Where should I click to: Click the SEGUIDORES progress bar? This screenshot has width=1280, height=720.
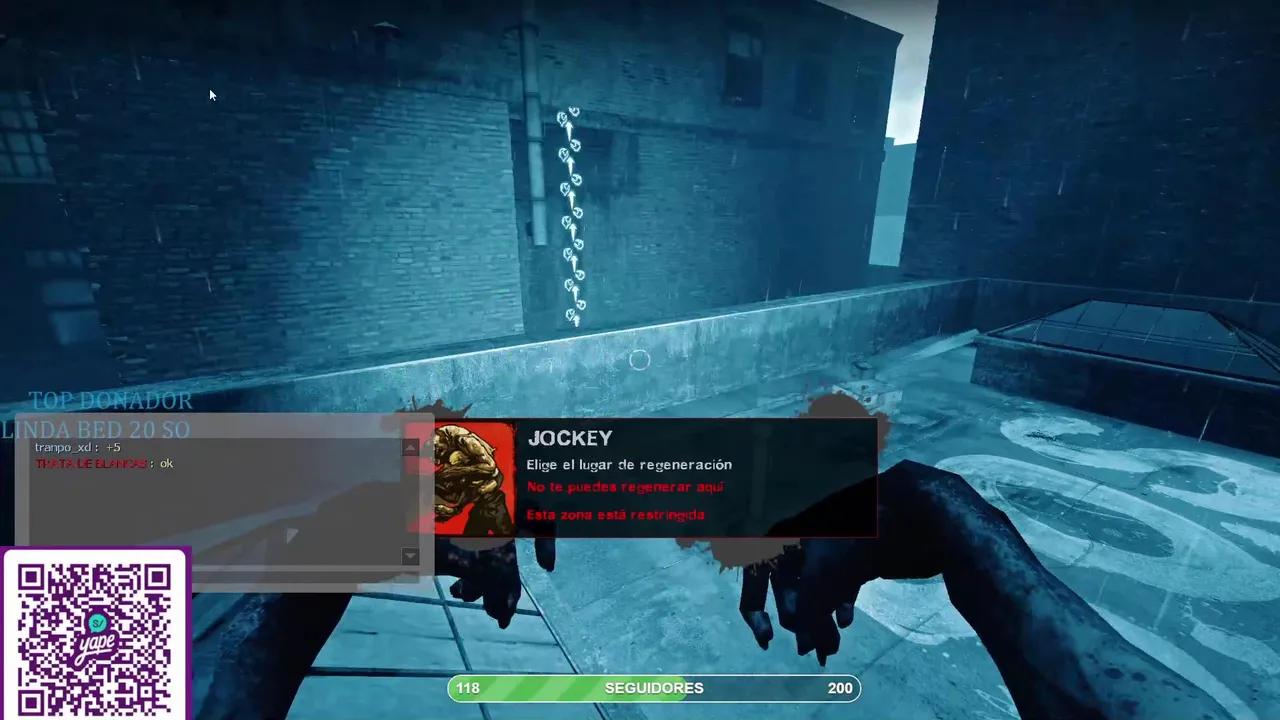point(654,688)
